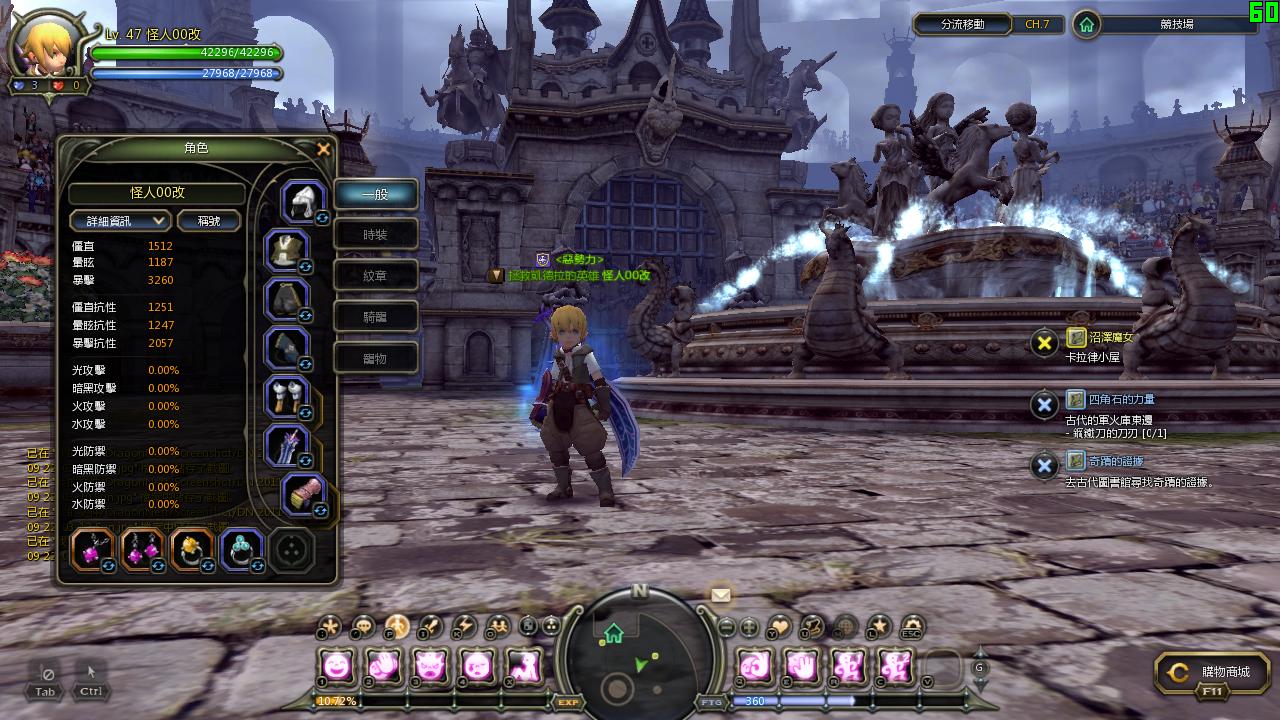Viewport: 1280px width, 720px height.
Task: Switch to the 時裝 costume tab
Action: pos(375,235)
